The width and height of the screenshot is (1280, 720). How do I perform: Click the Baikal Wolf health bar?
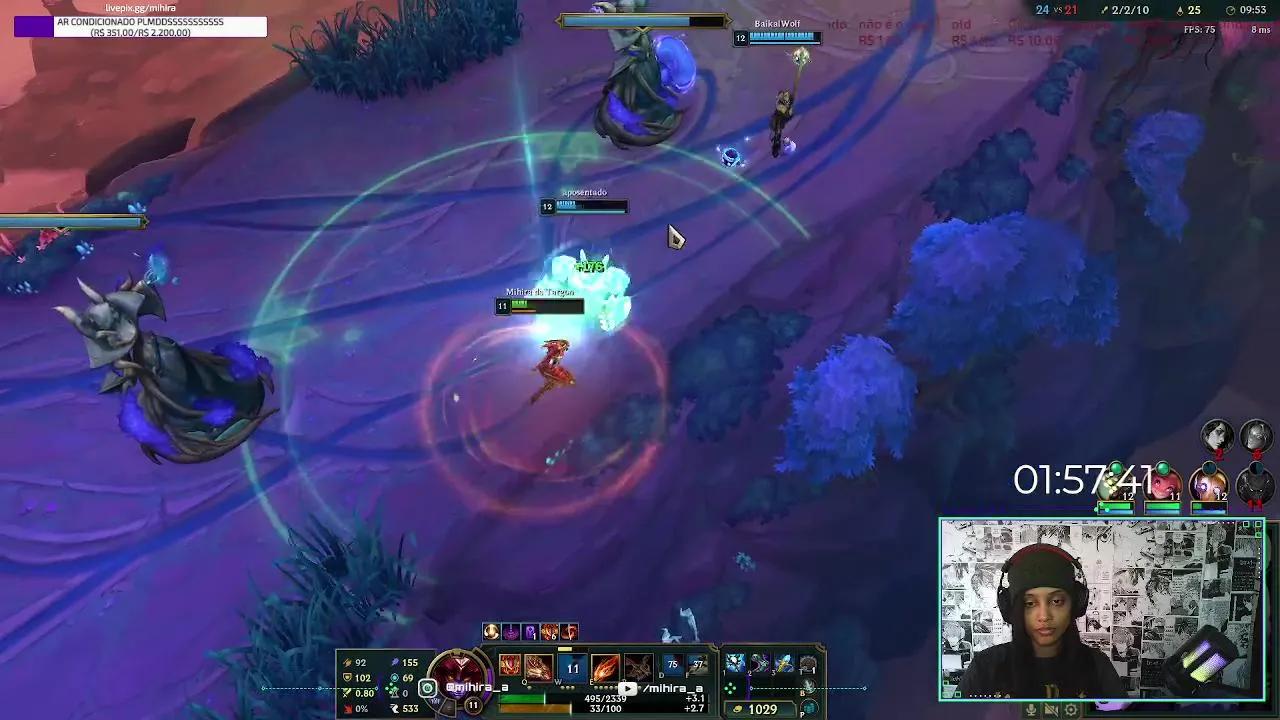pyautogui.click(x=780, y=37)
